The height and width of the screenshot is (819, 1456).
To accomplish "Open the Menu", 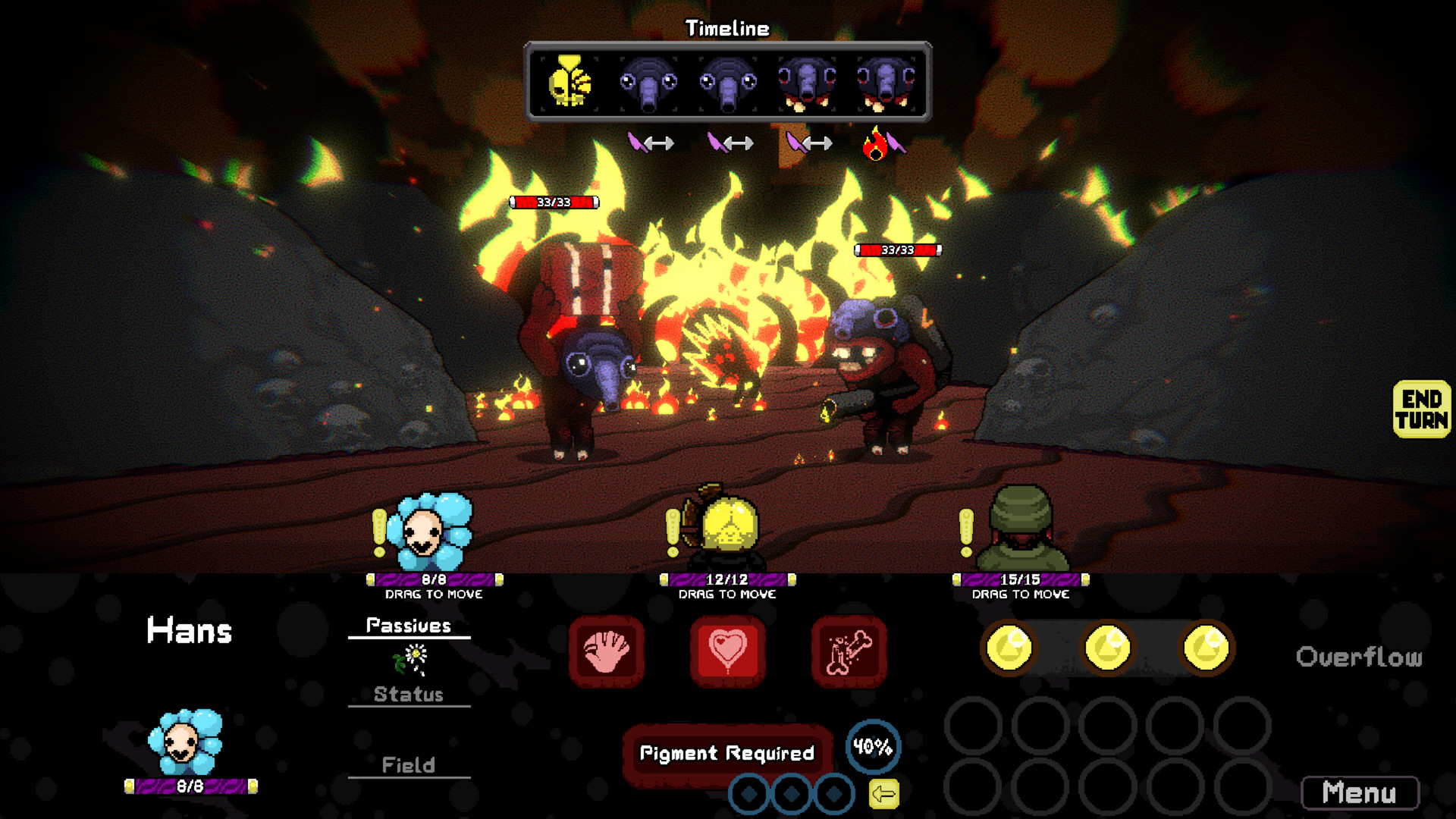I will (x=1361, y=793).
